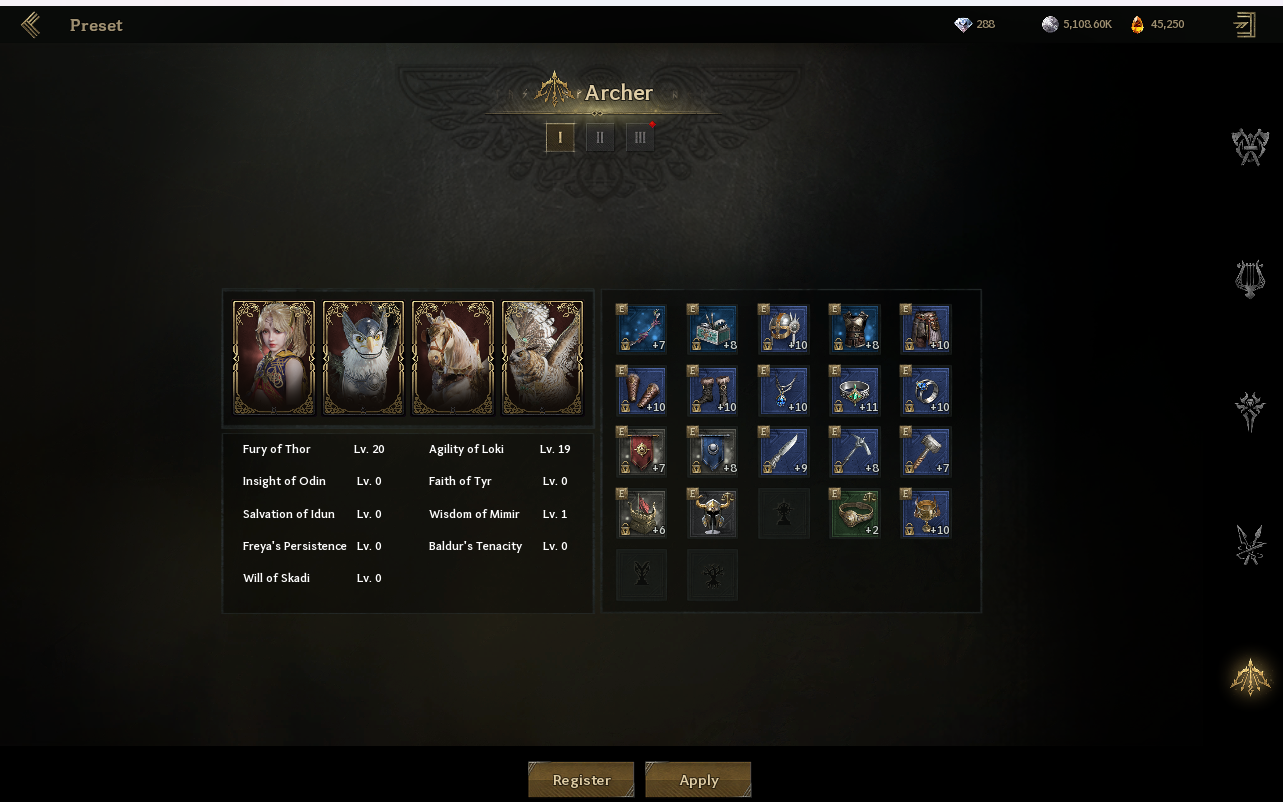Select preset tab I

560,138
